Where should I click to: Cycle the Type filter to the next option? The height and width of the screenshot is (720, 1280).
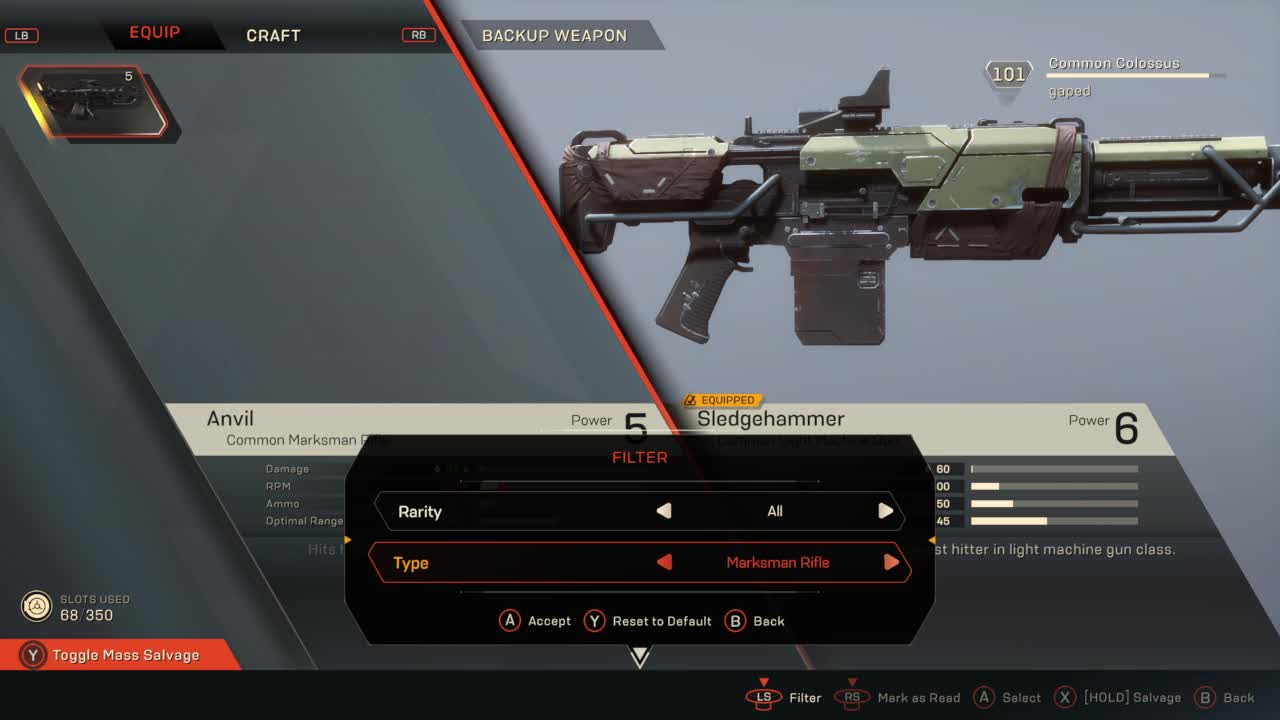[891, 562]
